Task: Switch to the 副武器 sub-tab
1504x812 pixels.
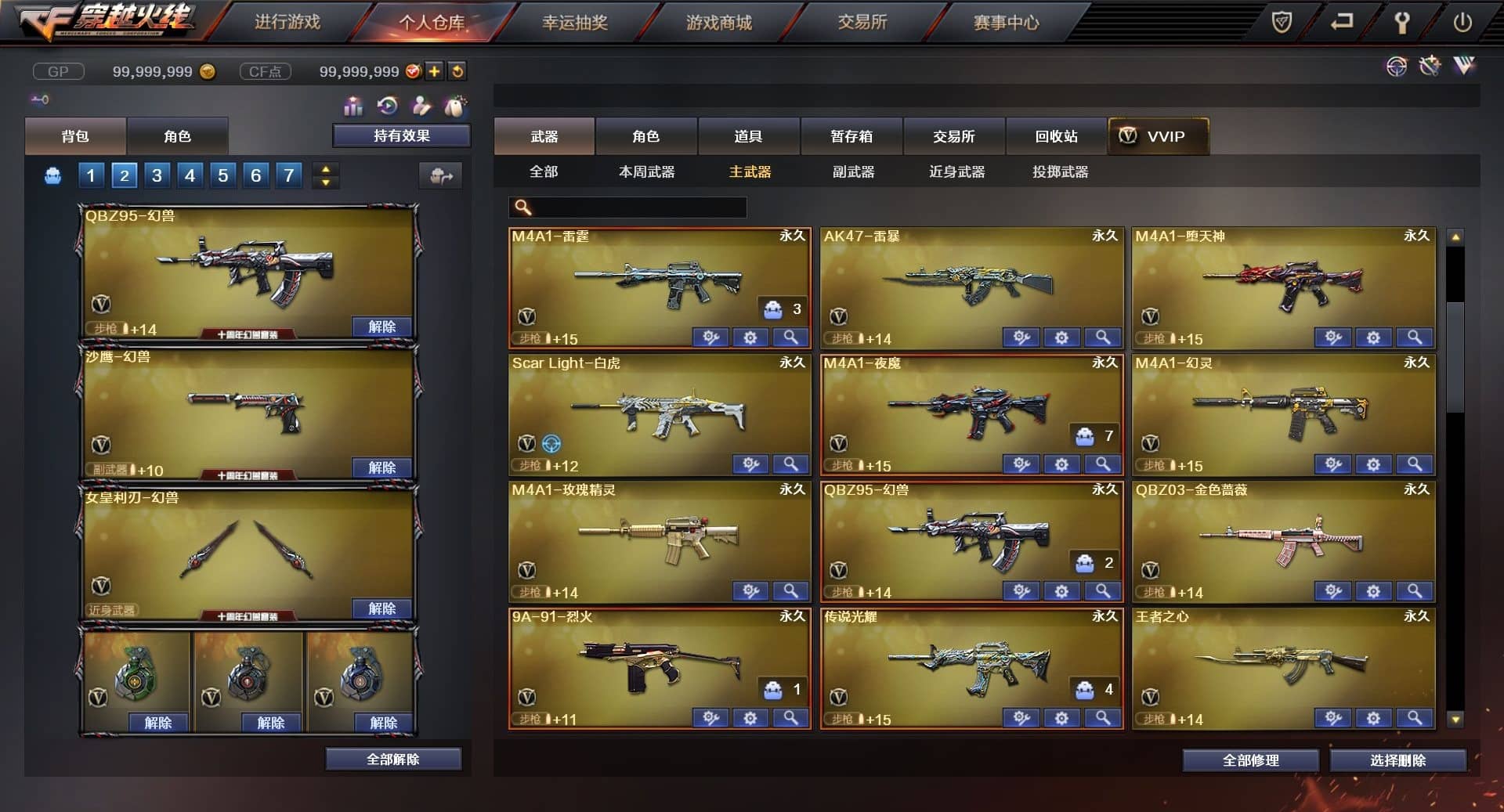Action: pyautogui.click(x=853, y=172)
